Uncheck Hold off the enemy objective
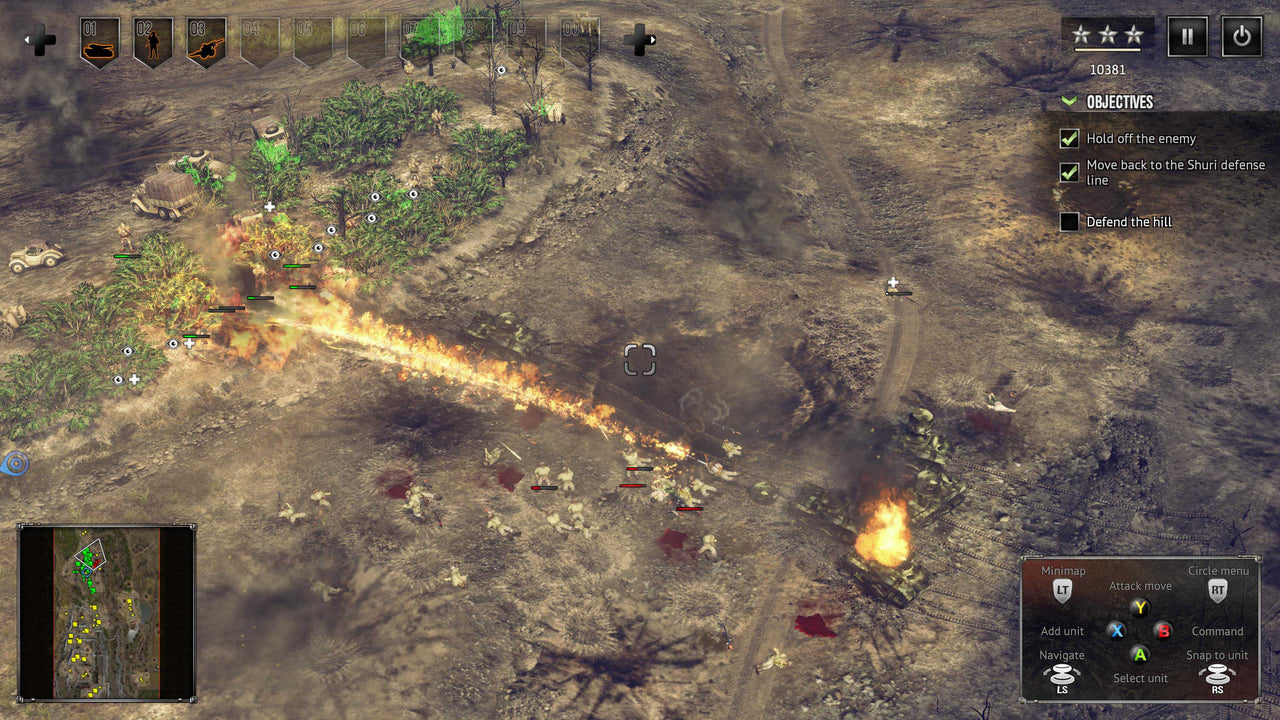This screenshot has height=720, width=1280. click(x=1069, y=139)
